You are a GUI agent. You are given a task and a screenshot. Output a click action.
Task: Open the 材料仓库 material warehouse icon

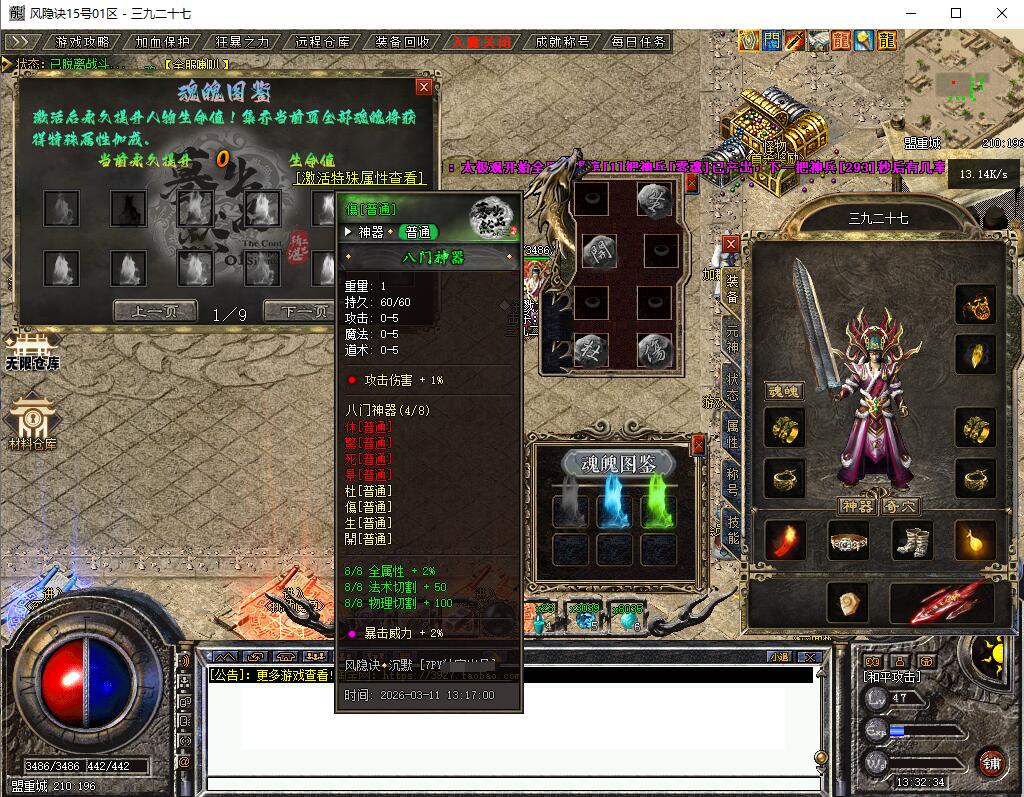pos(32,420)
